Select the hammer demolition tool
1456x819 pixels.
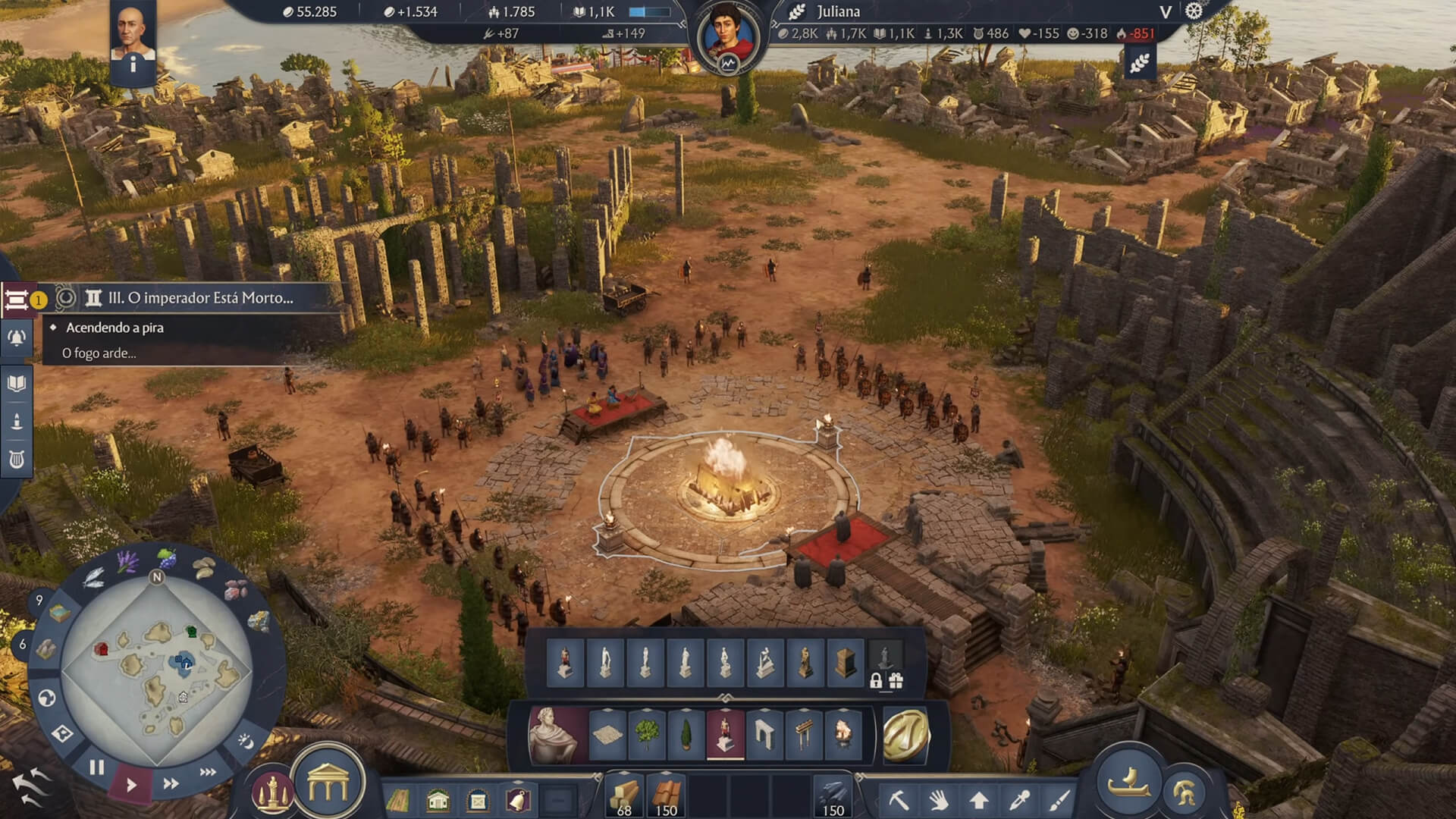[899, 800]
